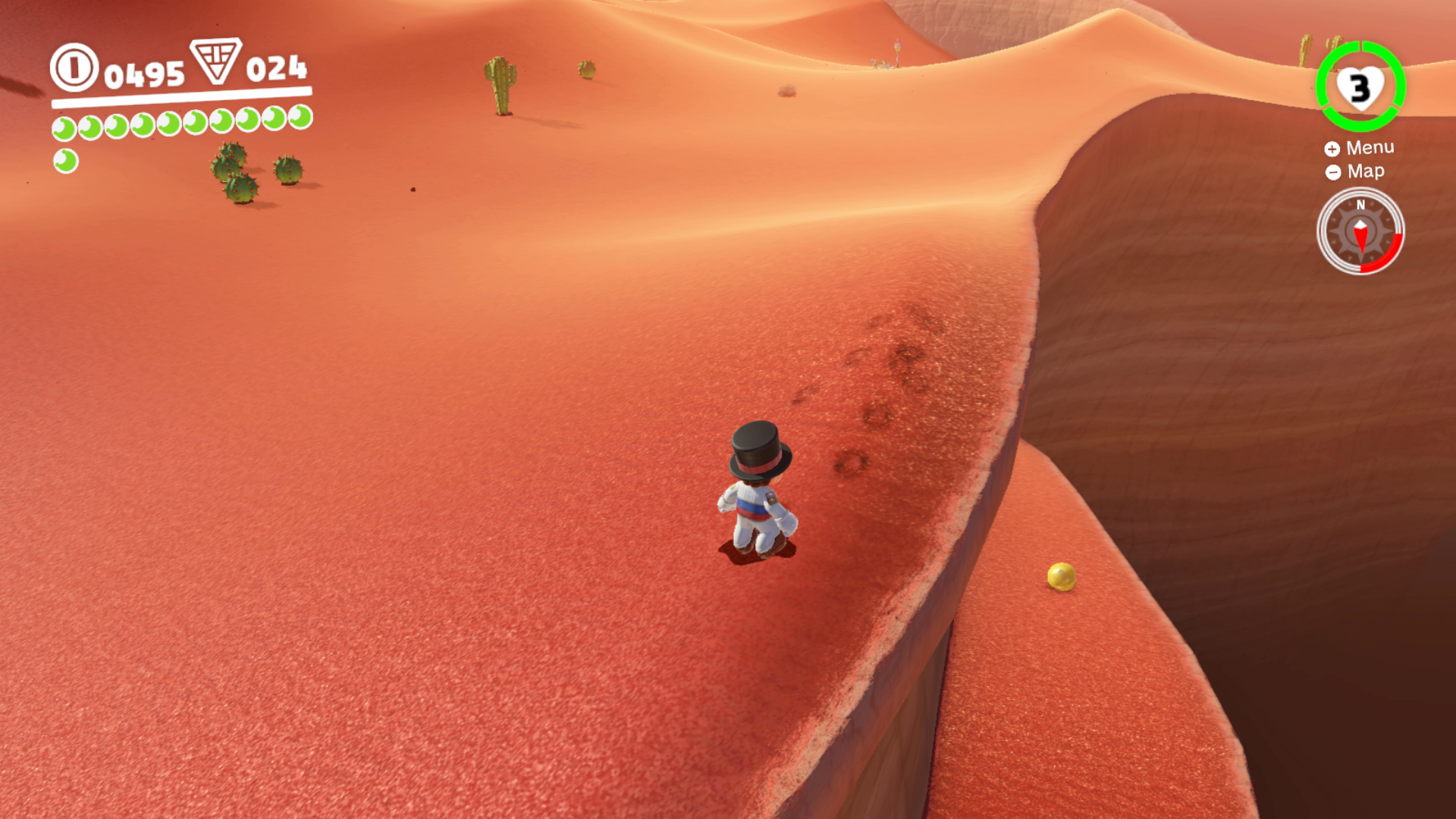Click the minus icon next to Map
Image resolution: width=1456 pixels, height=819 pixels.
point(1332,172)
